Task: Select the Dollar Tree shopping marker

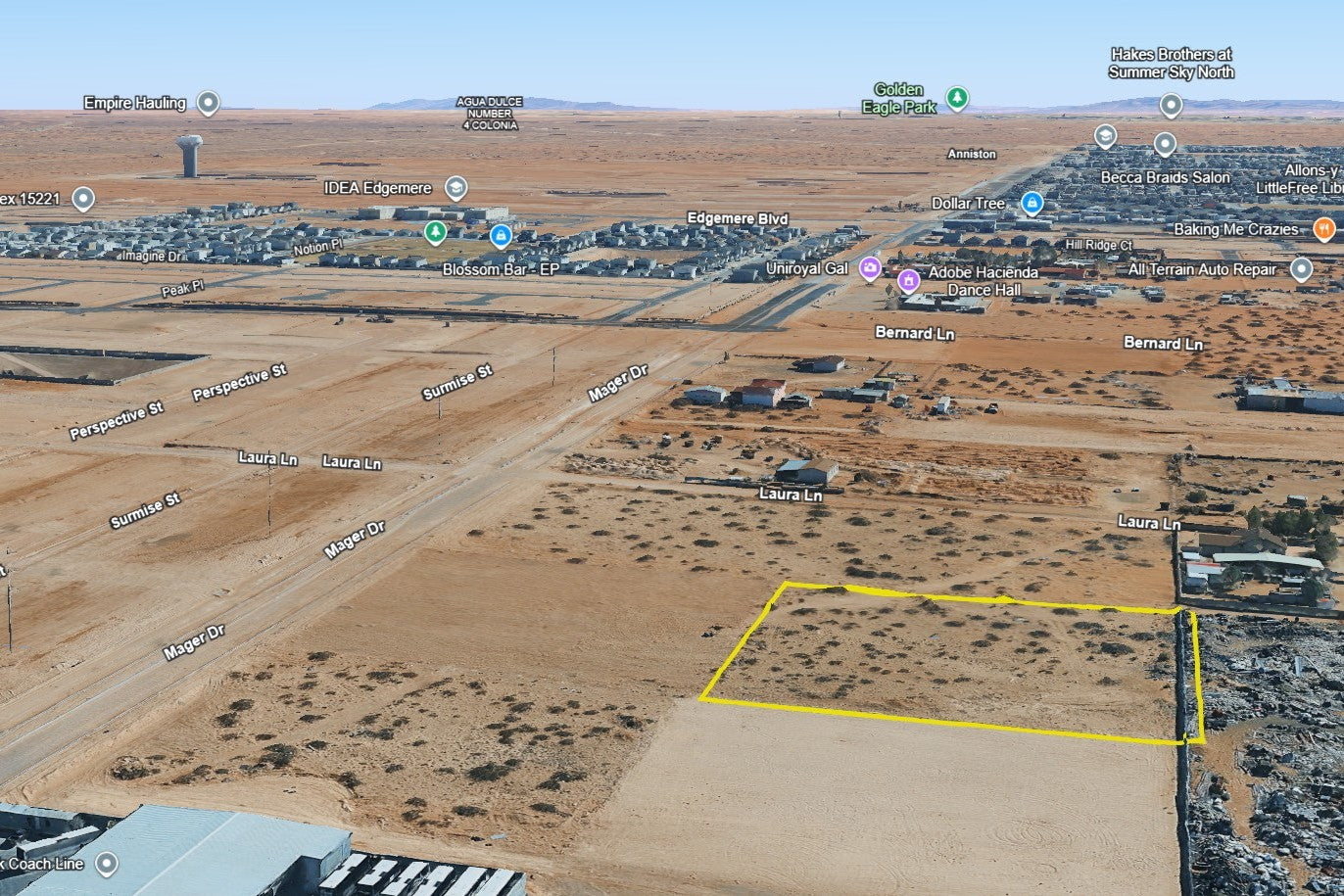Action: 1031,203
